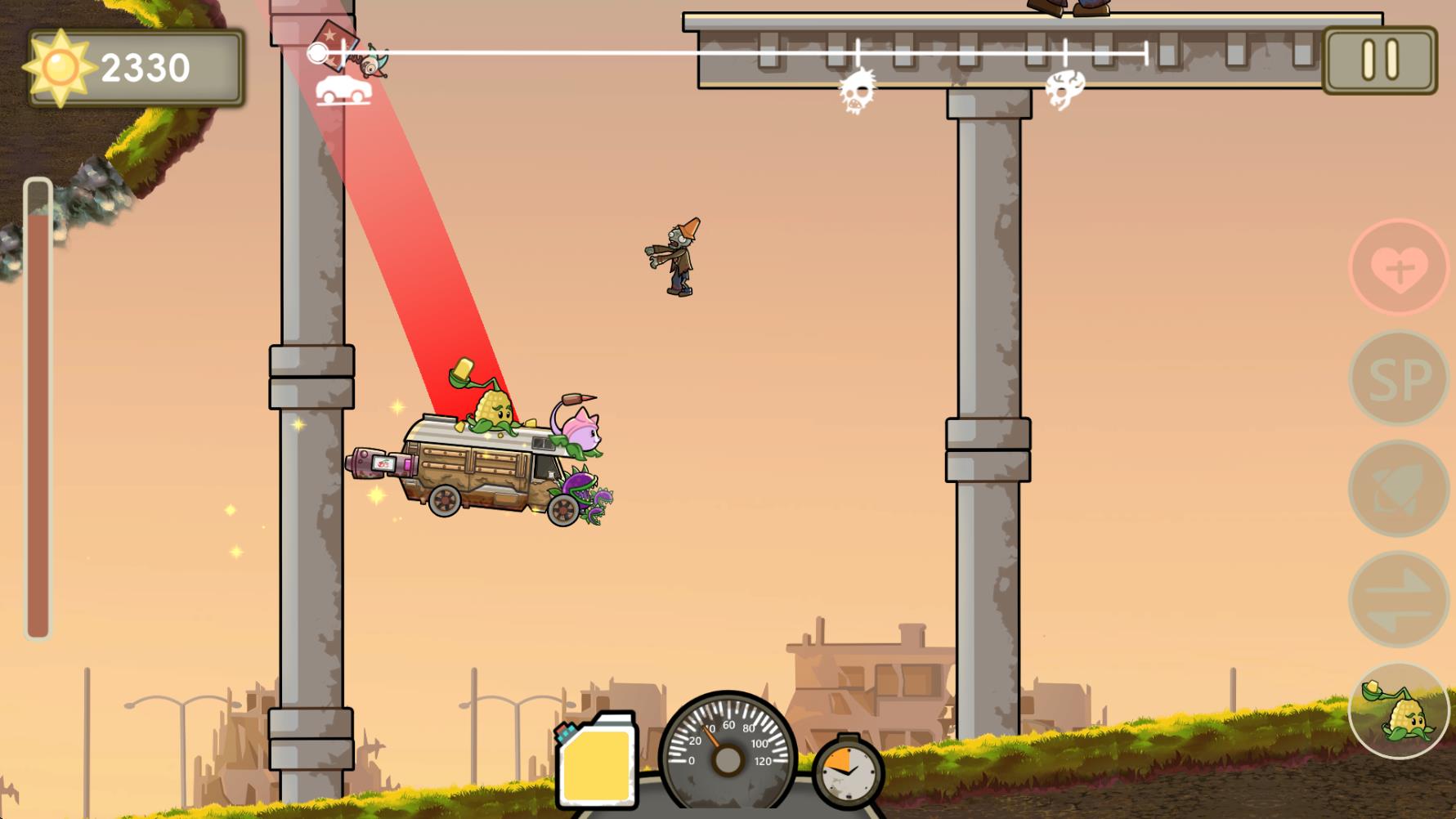Image resolution: width=1456 pixels, height=819 pixels.
Task: Tap the swap arrows button
Action: coord(1399,599)
